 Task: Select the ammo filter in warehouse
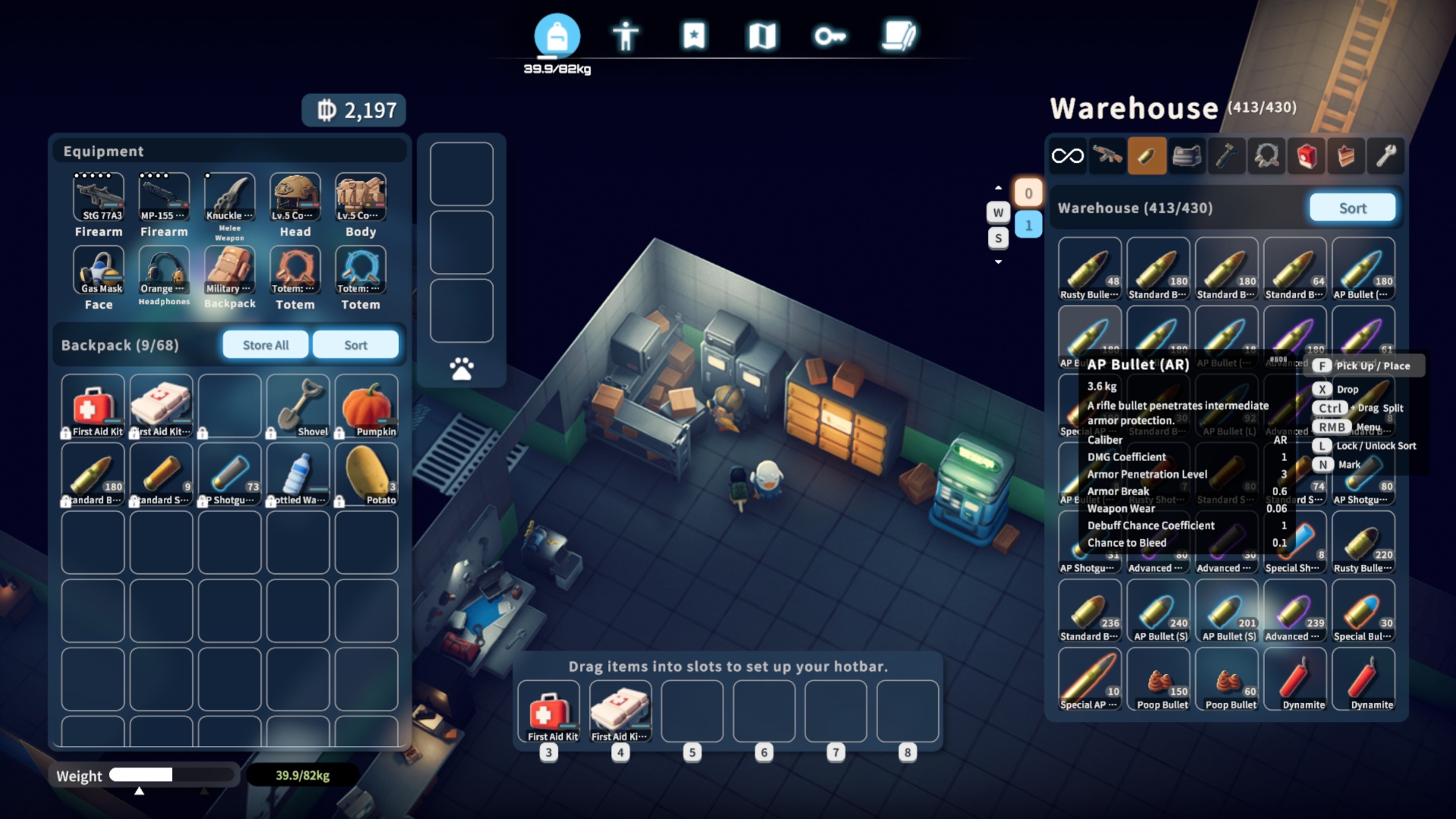pyautogui.click(x=1147, y=156)
